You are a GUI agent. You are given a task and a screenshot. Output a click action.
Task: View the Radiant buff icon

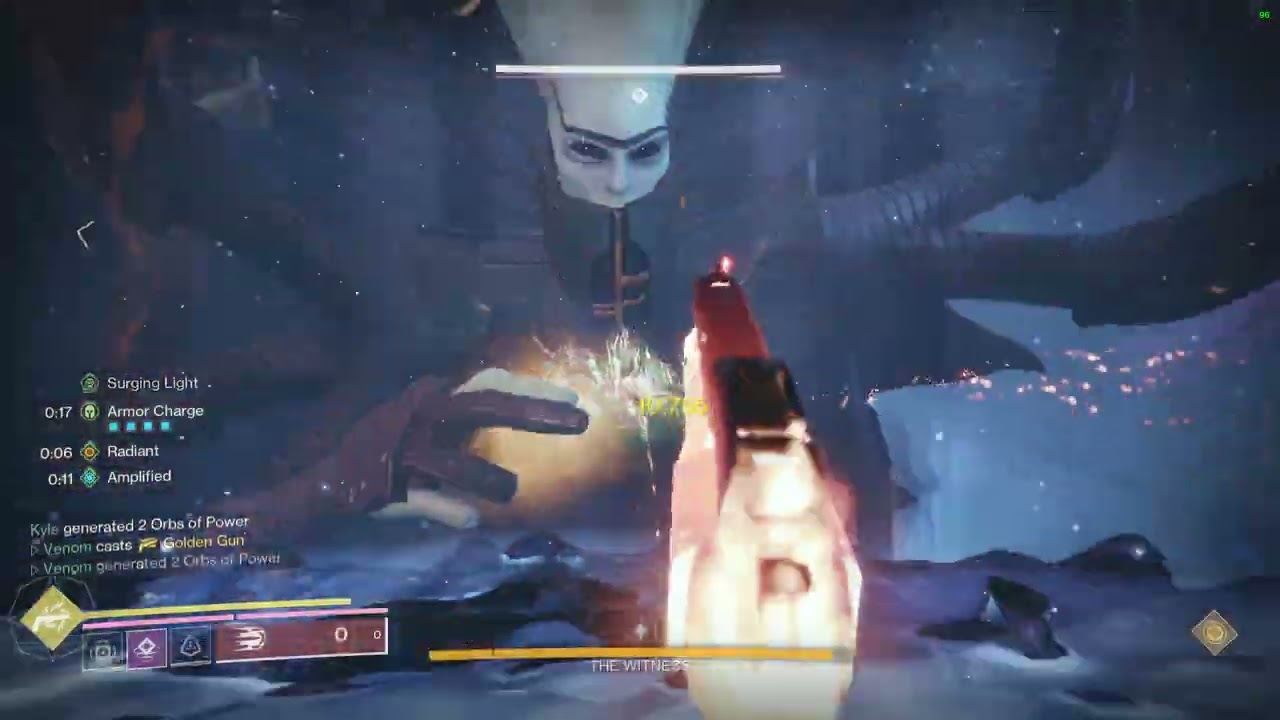[x=89, y=451]
